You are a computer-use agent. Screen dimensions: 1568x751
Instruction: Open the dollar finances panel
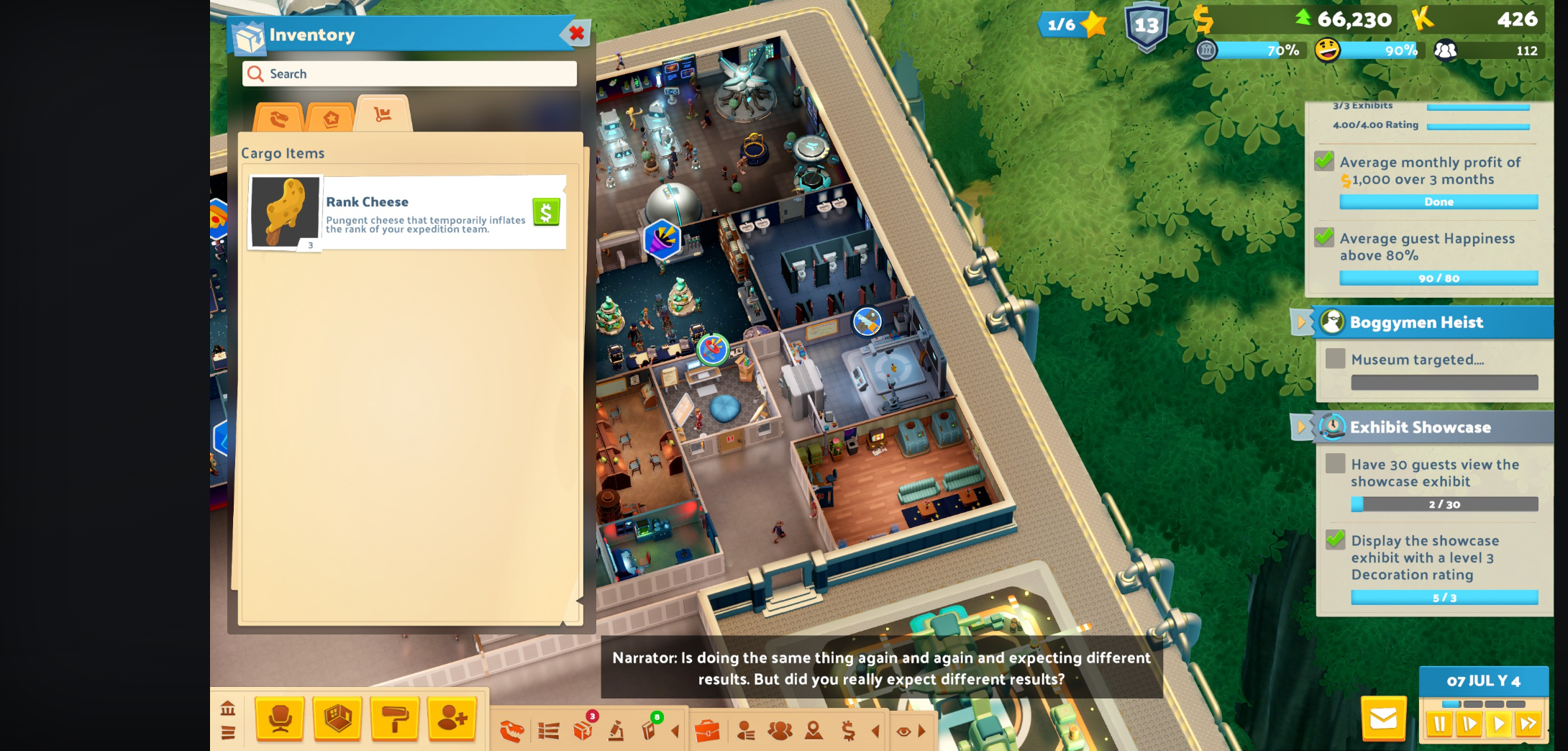click(x=847, y=729)
